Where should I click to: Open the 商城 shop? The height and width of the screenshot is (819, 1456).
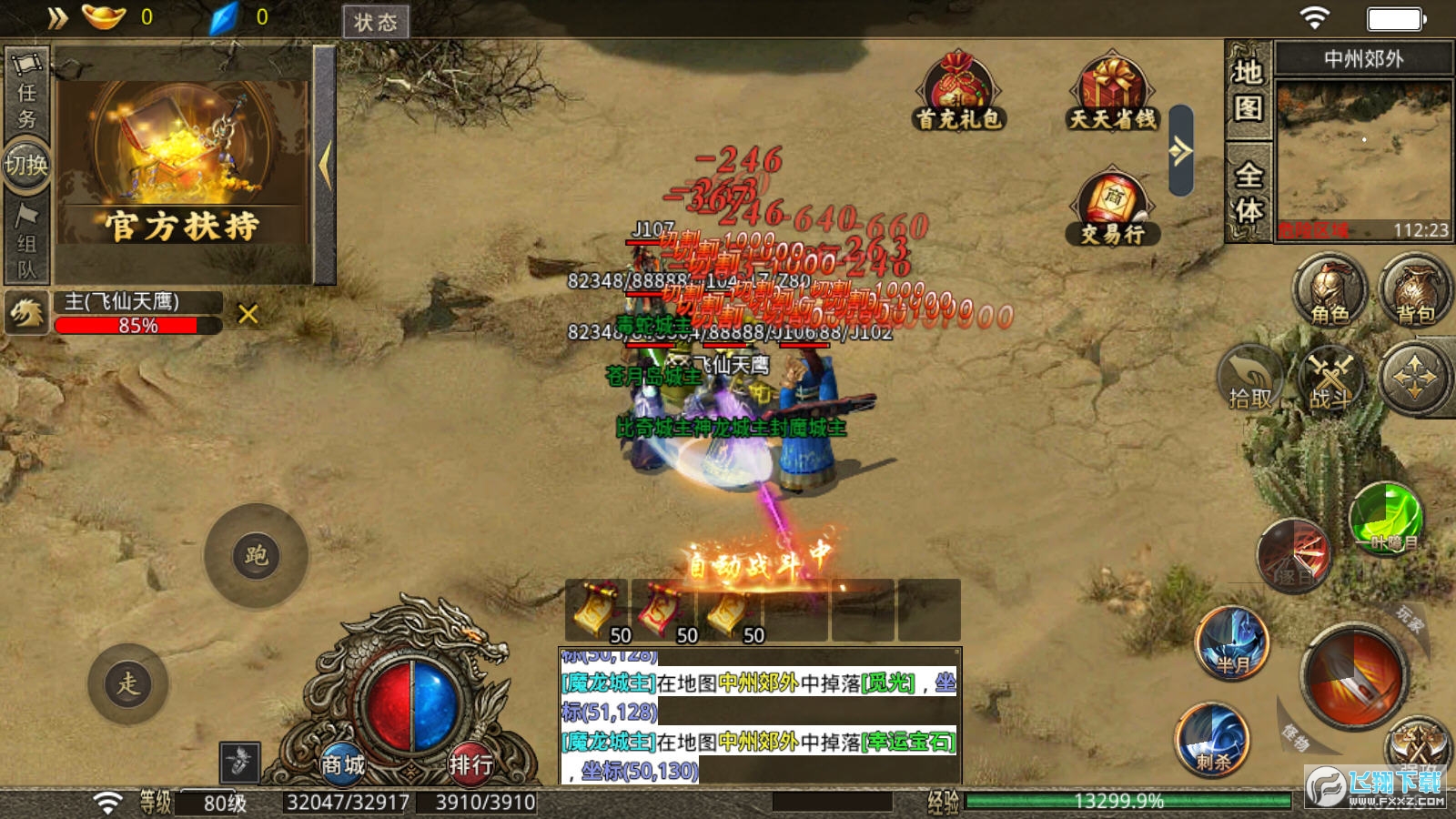[343, 764]
